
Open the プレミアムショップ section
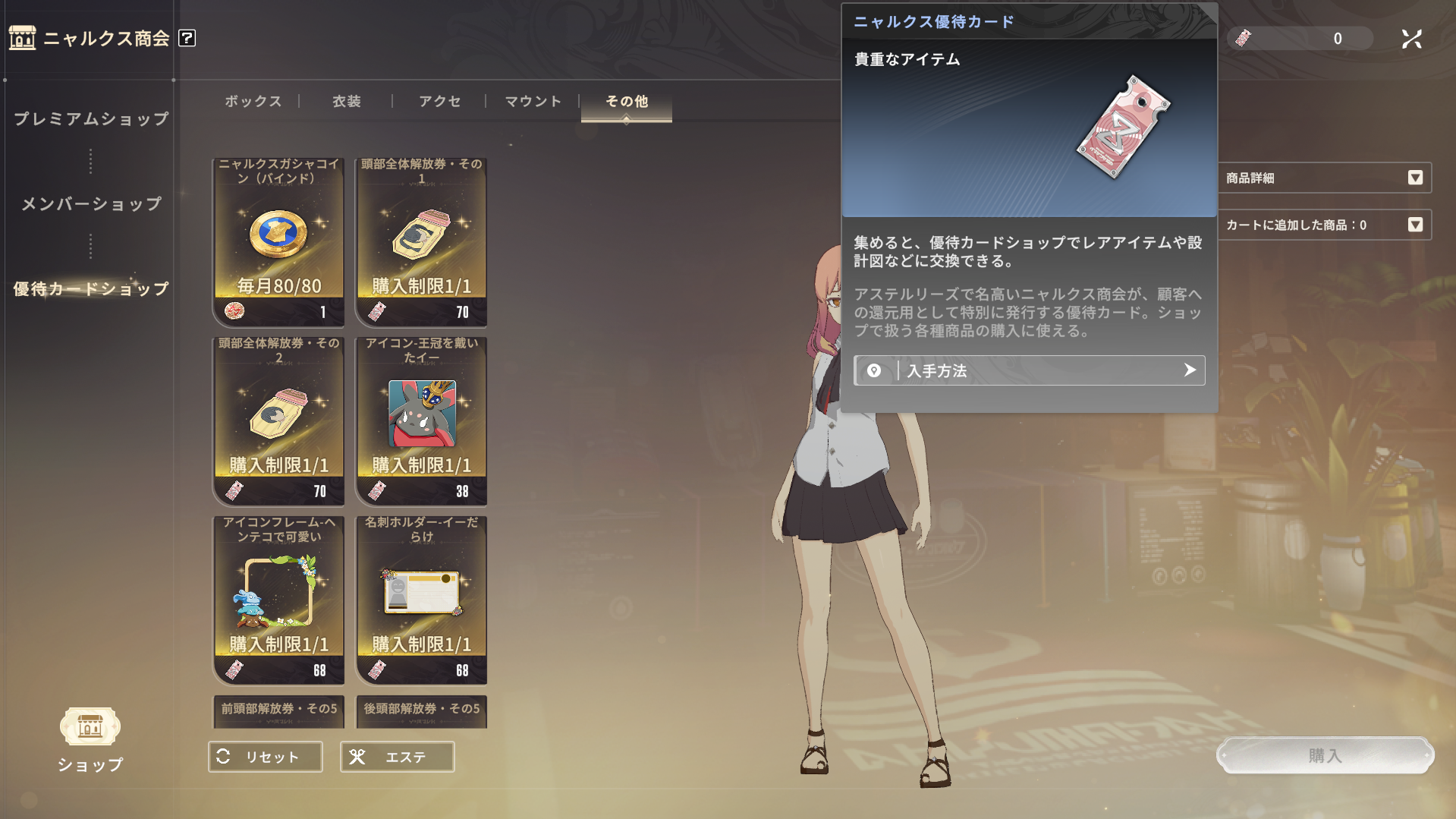click(x=91, y=119)
